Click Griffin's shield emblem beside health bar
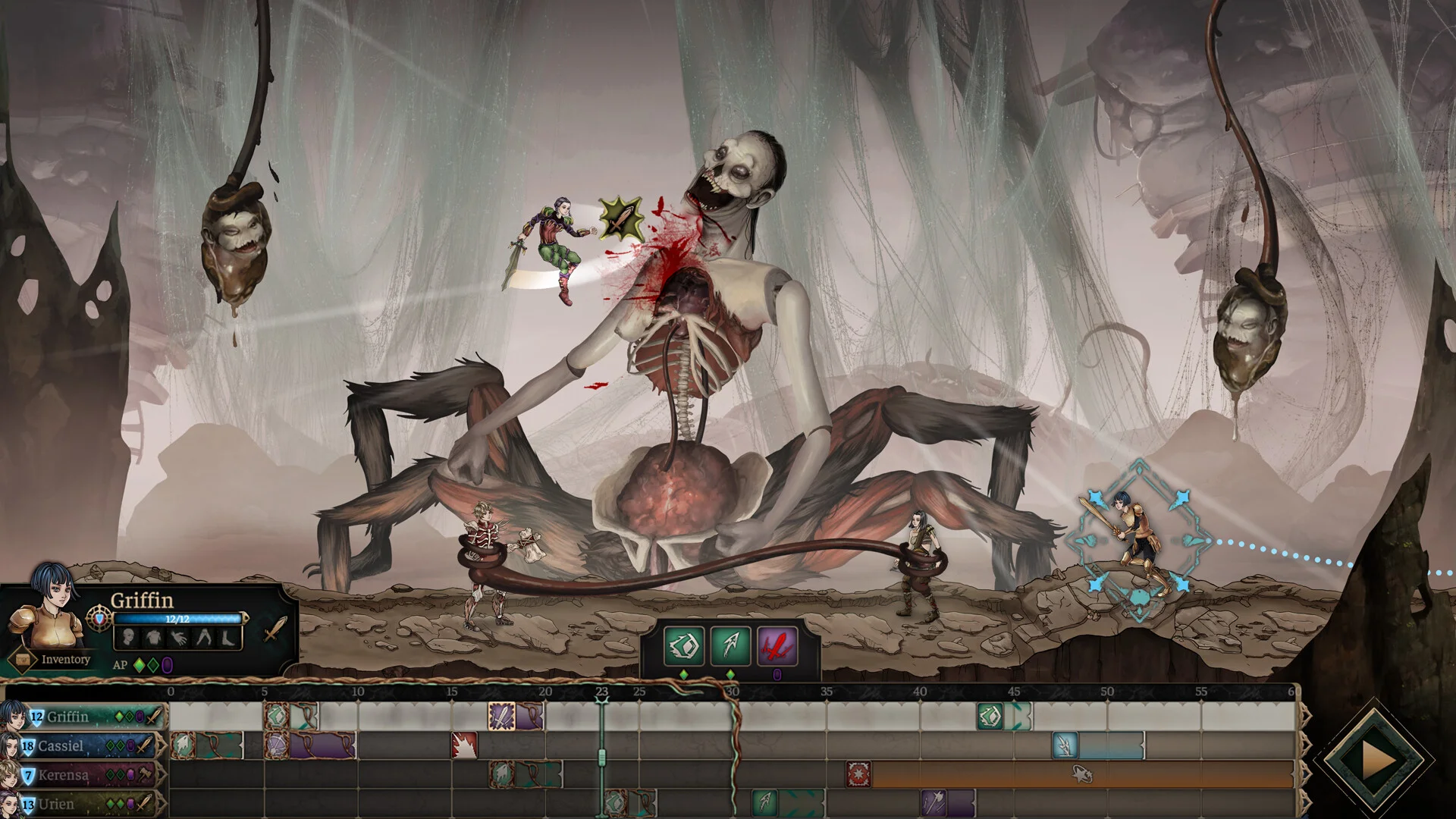Viewport: 1456px width, 819px height. [x=99, y=619]
